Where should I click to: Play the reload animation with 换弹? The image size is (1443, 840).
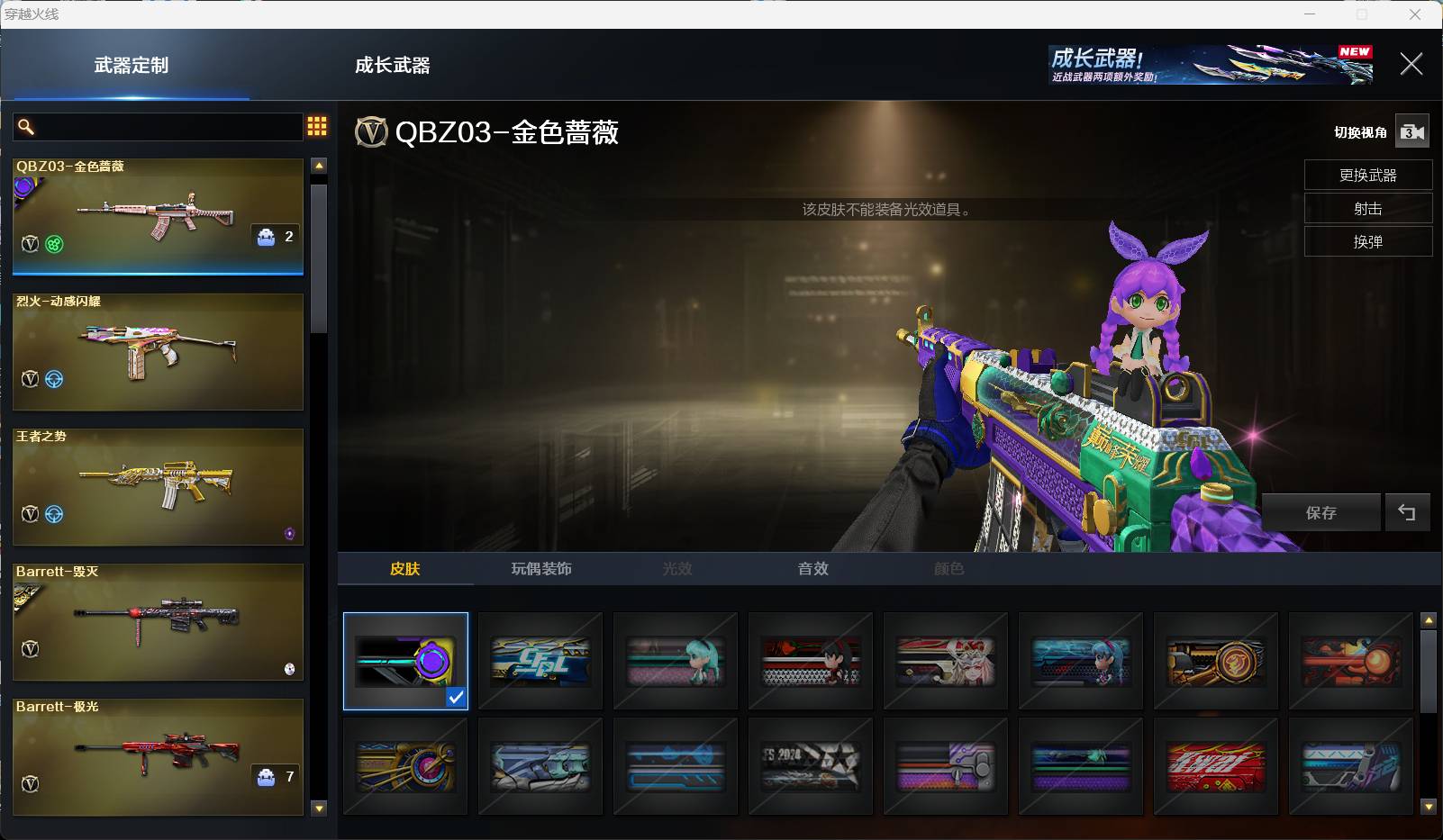(x=1367, y=241)
